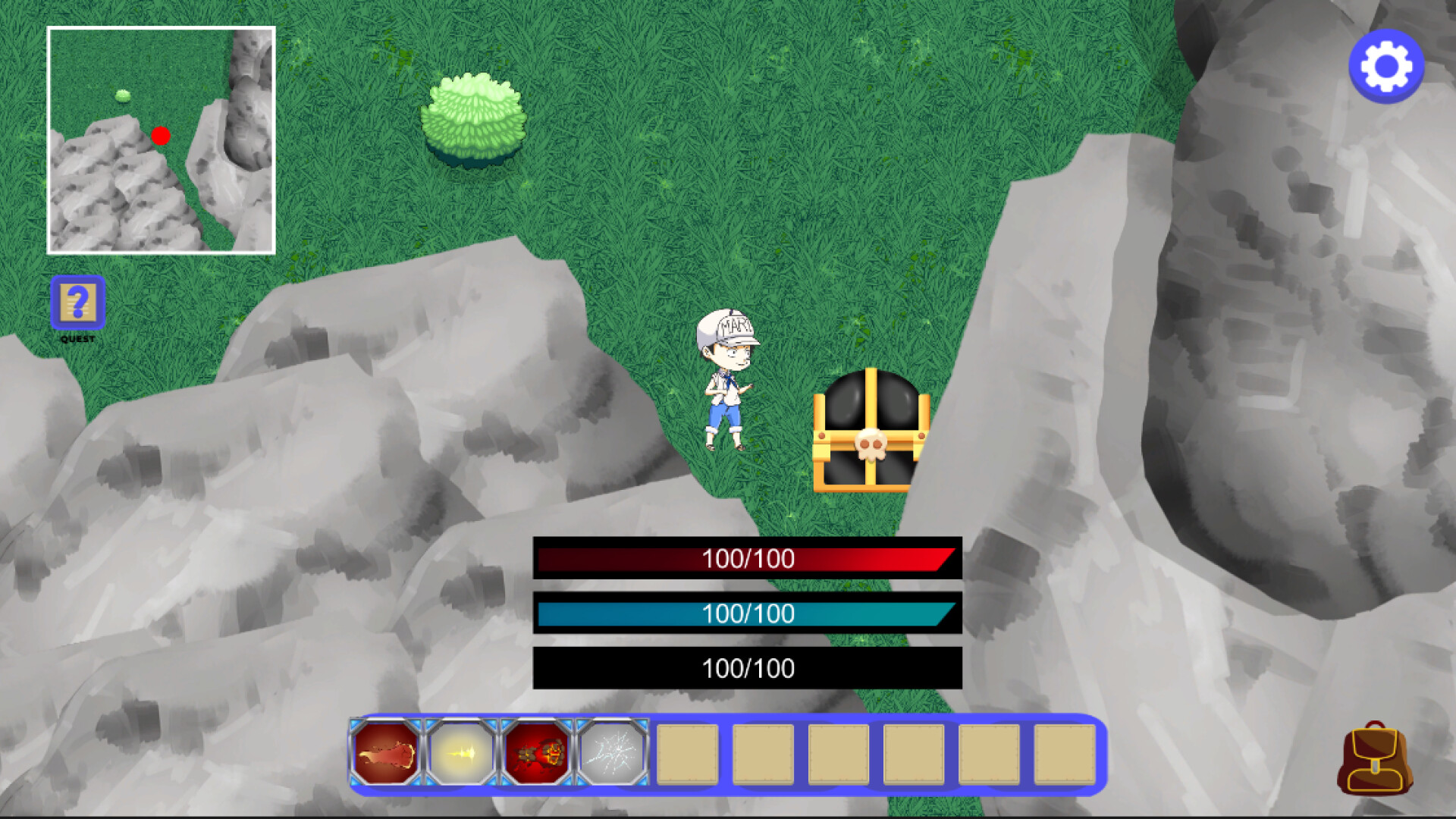1456x819 pixels.
Task: Expand the minimap in the top-left corner
Action: pos(161,140)
